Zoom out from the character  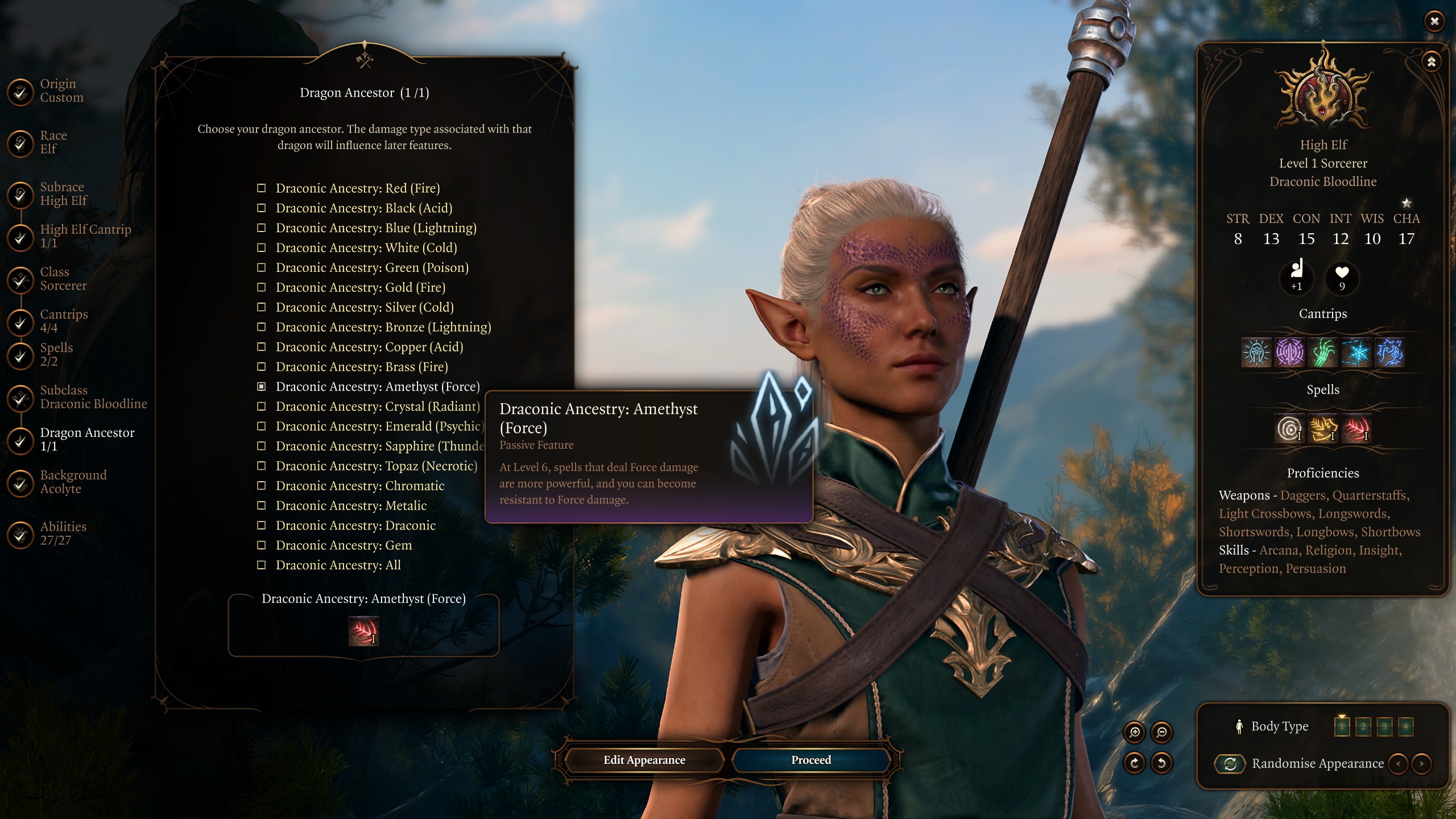pyautogui.click(x=1161, y=733)
